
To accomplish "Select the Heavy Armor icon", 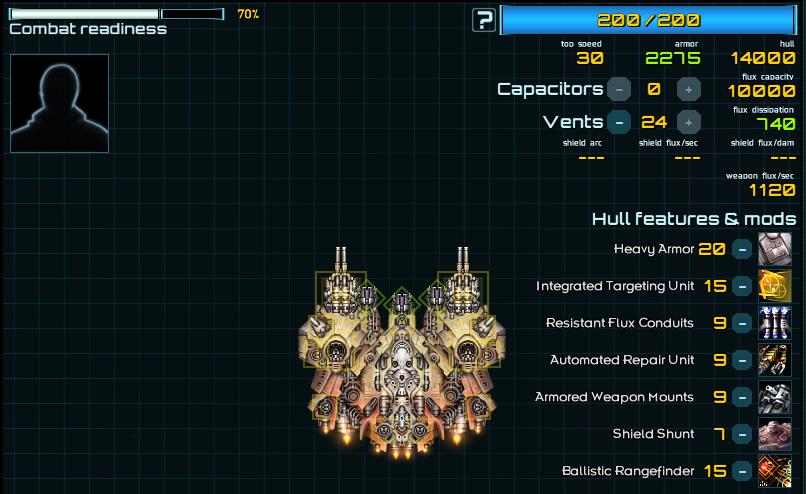I will [x=775, y=249].
